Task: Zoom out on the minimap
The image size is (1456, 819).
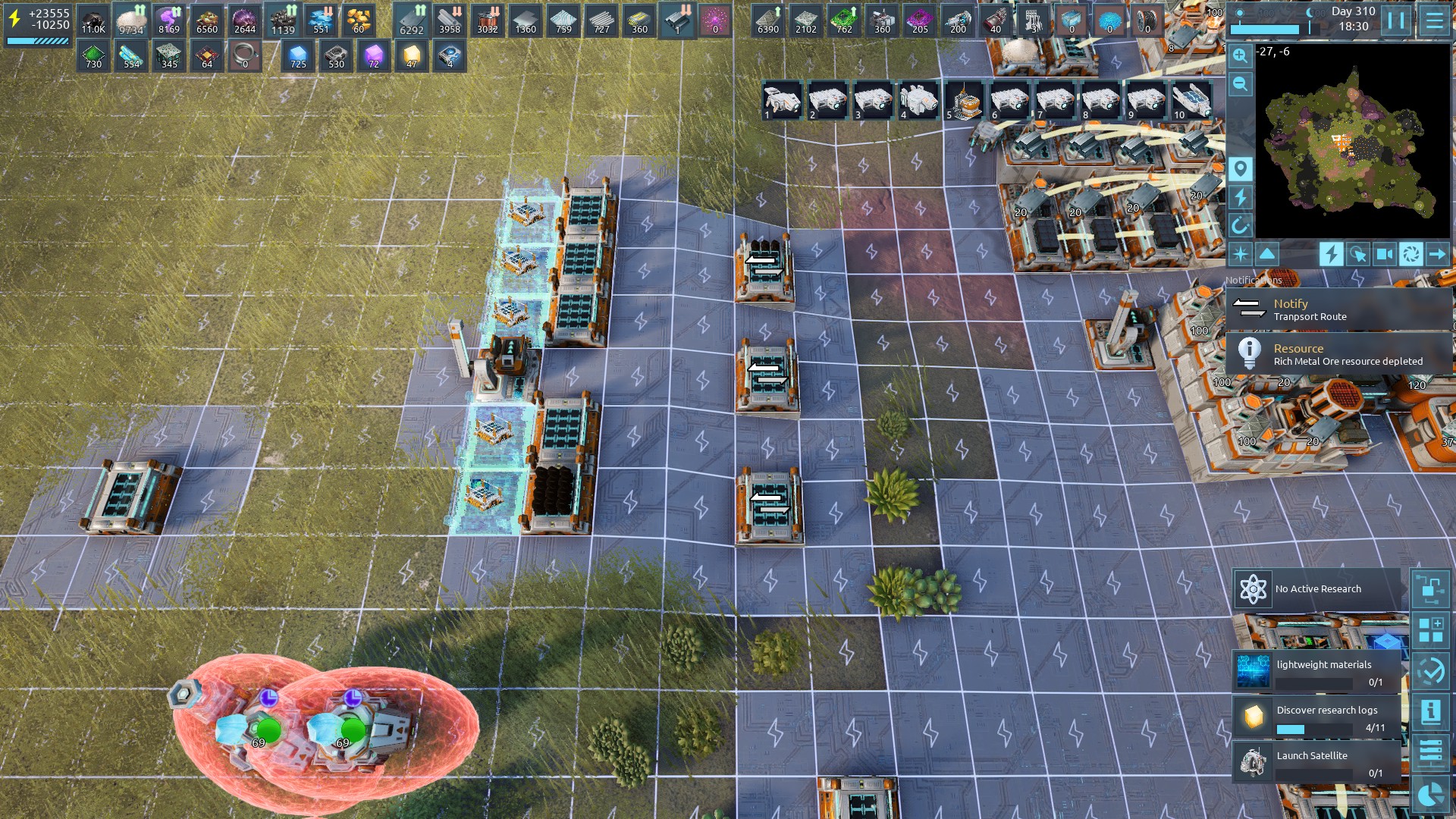Action: click(x=1240, y=83)
